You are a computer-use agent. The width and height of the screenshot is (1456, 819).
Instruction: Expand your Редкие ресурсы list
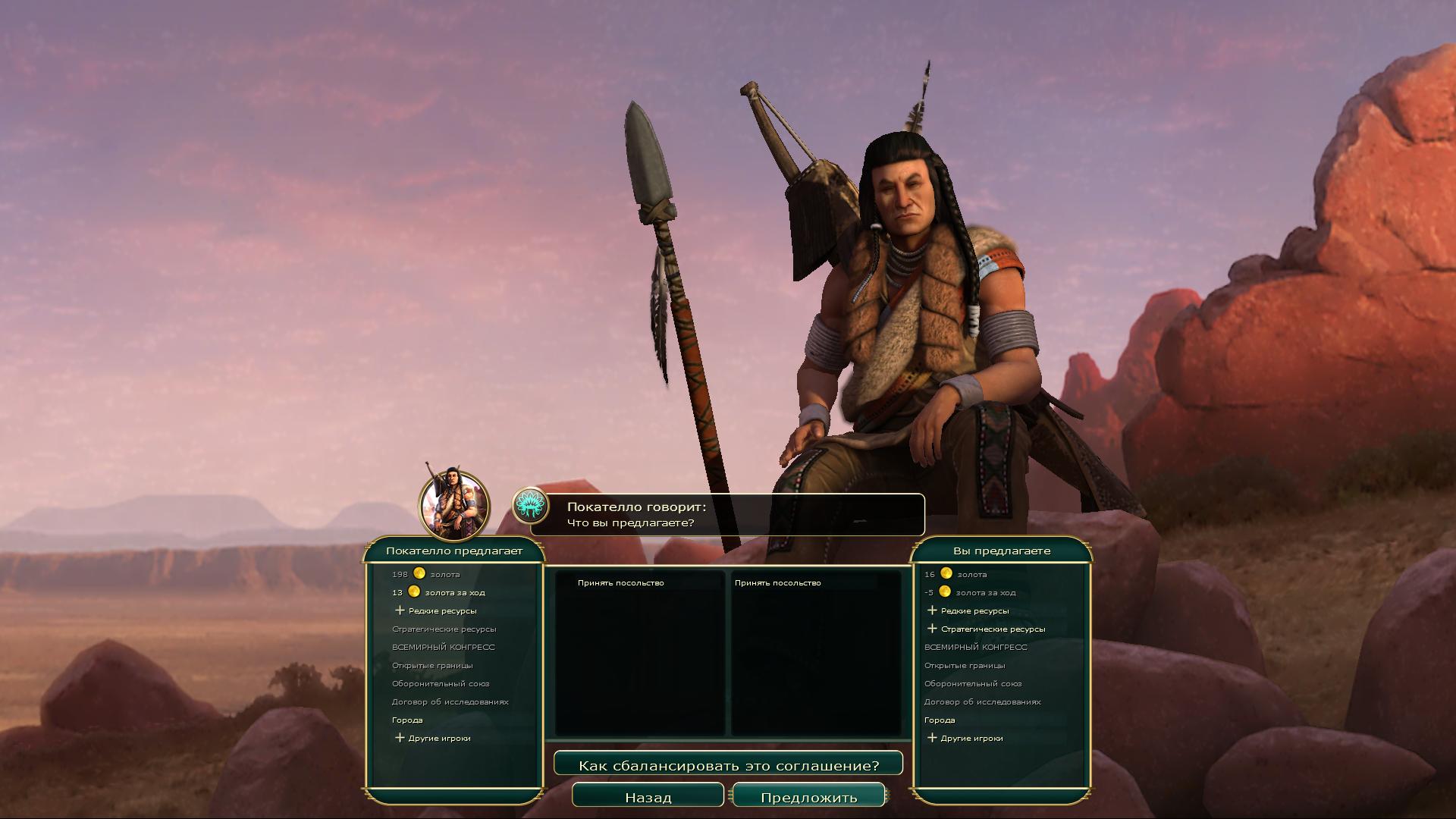point(968,610)
